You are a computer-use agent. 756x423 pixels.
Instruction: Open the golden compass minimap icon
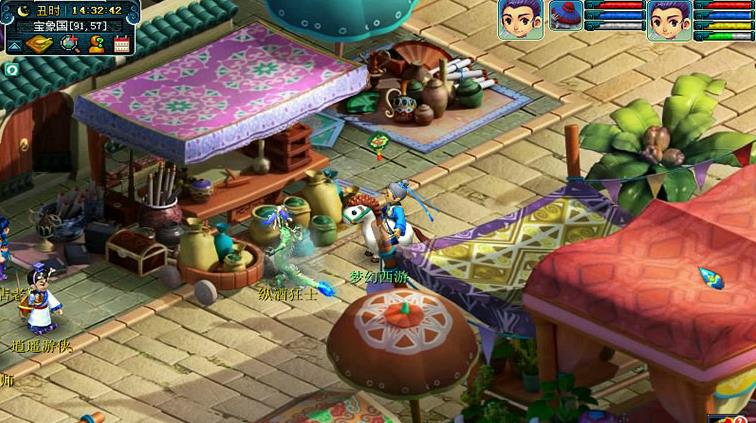(x=40, y=44)
